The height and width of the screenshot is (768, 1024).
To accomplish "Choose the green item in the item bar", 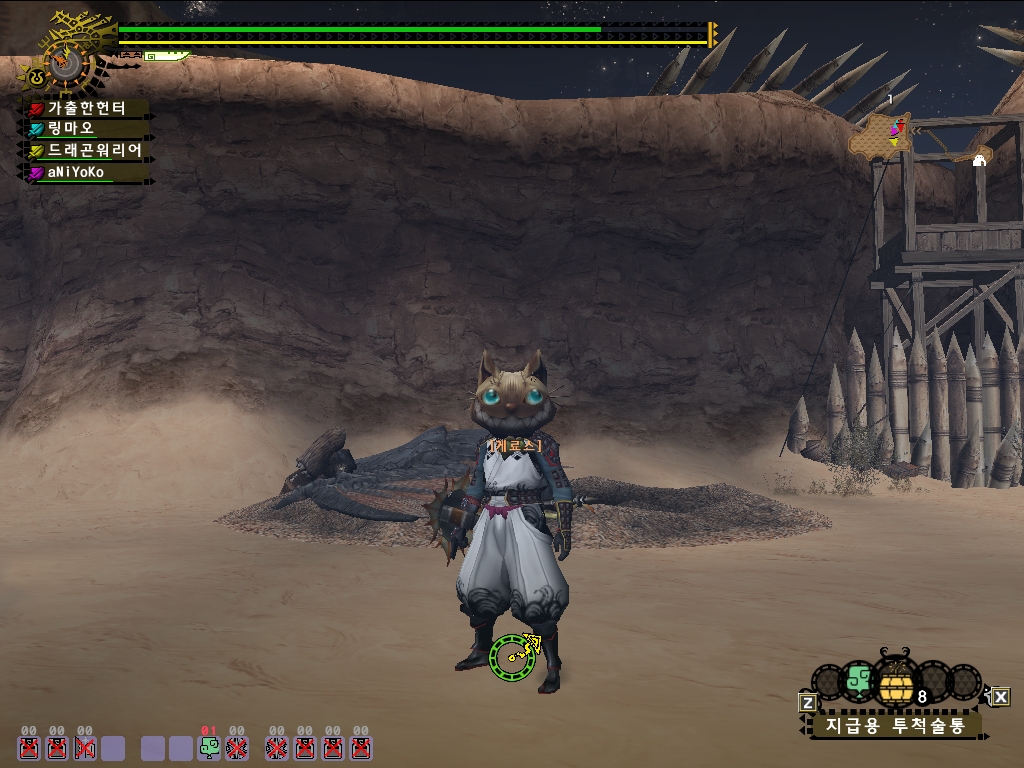I will point(859,682).
